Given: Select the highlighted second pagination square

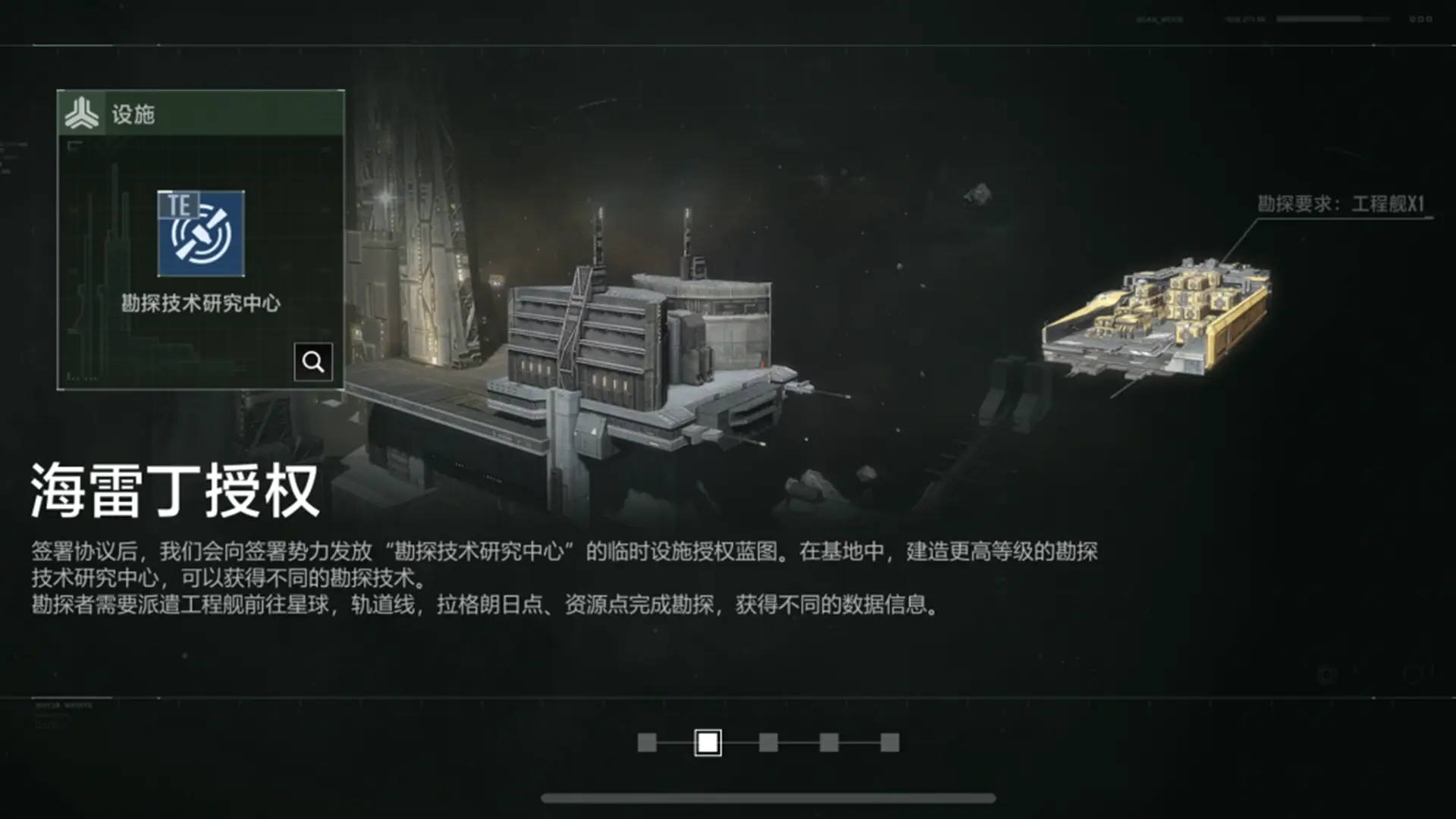Looking at the screenshot, I should (x=708, y=744).
